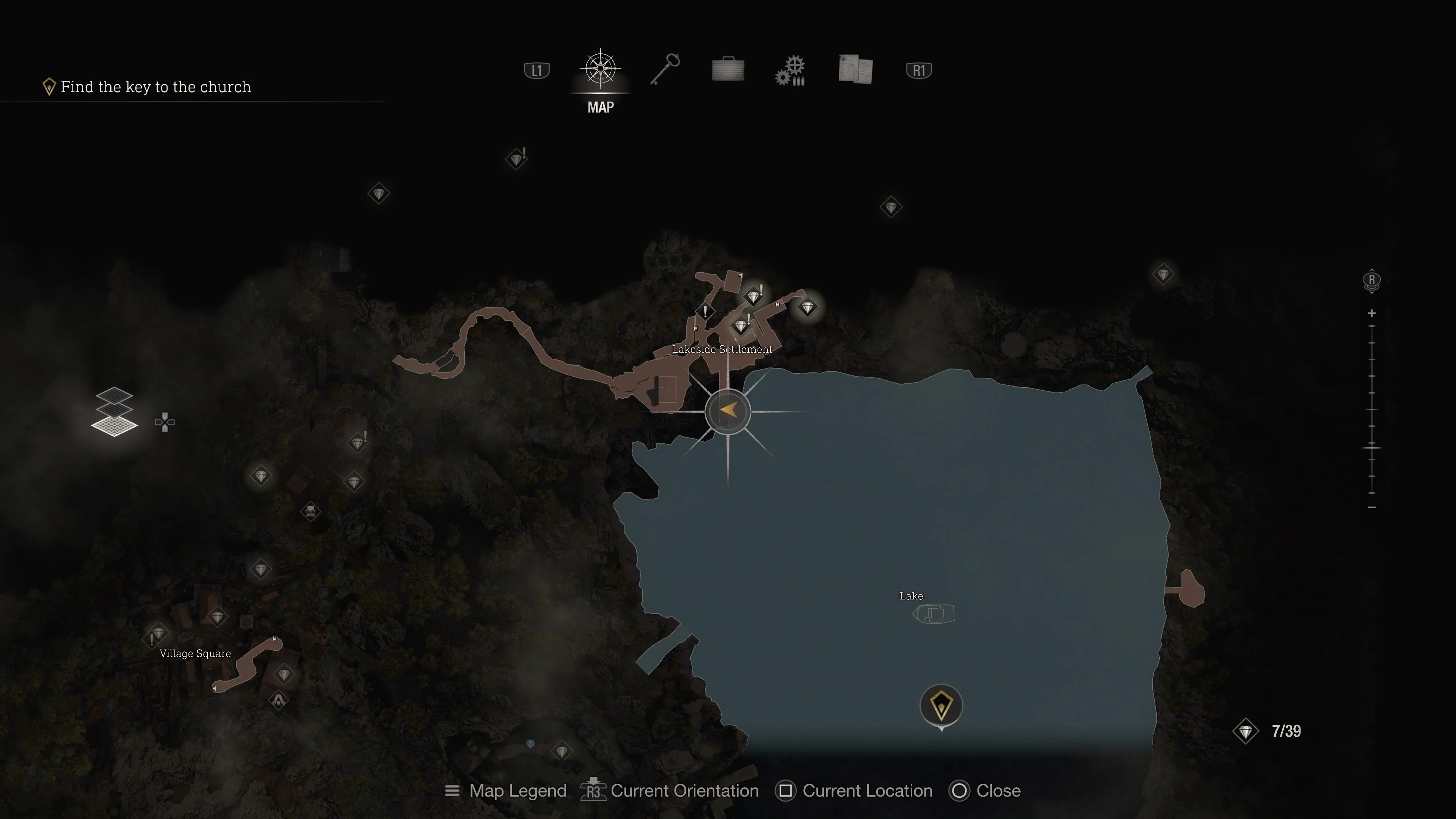This screenshot has height=819, width=1456.
Task: Select the boat icon on the Lake
Action: pyautogui.click(x=933, y=614)
